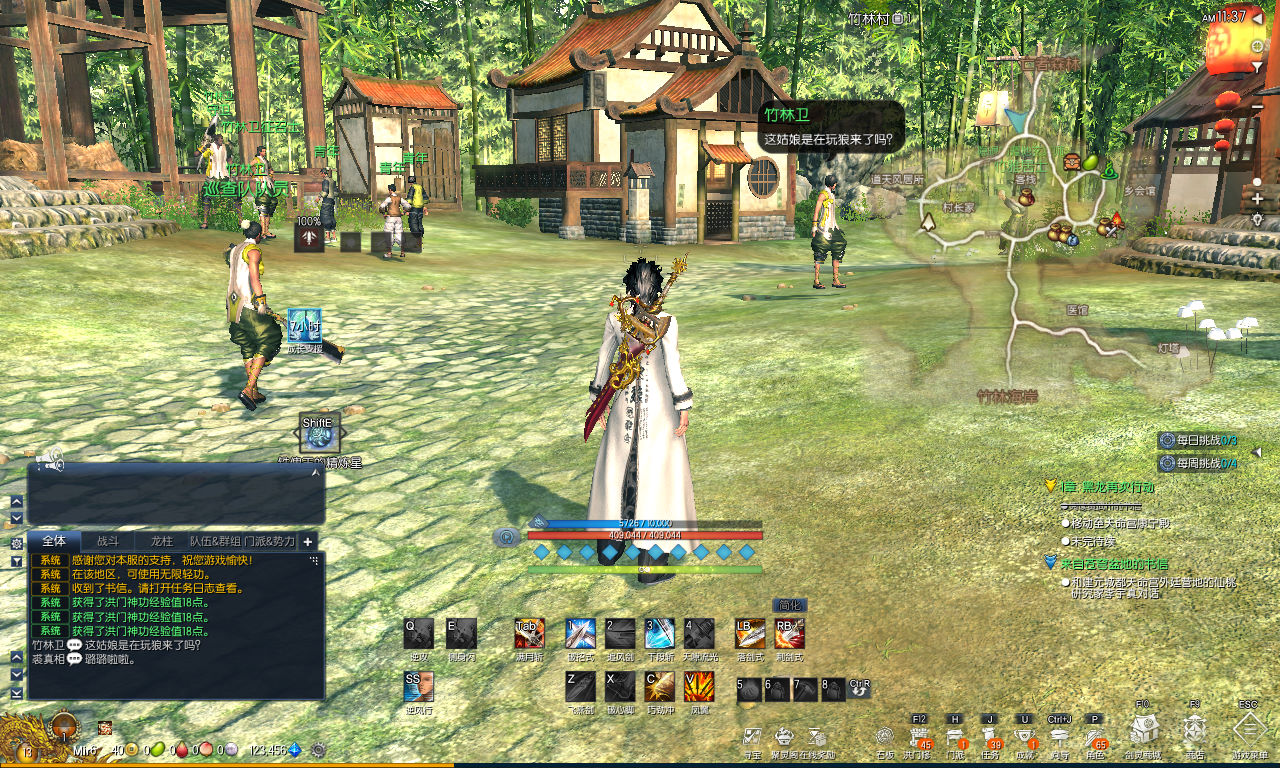Open the 商店 shop icon
Screen dimensions: 1280x768
point(1194,731)
